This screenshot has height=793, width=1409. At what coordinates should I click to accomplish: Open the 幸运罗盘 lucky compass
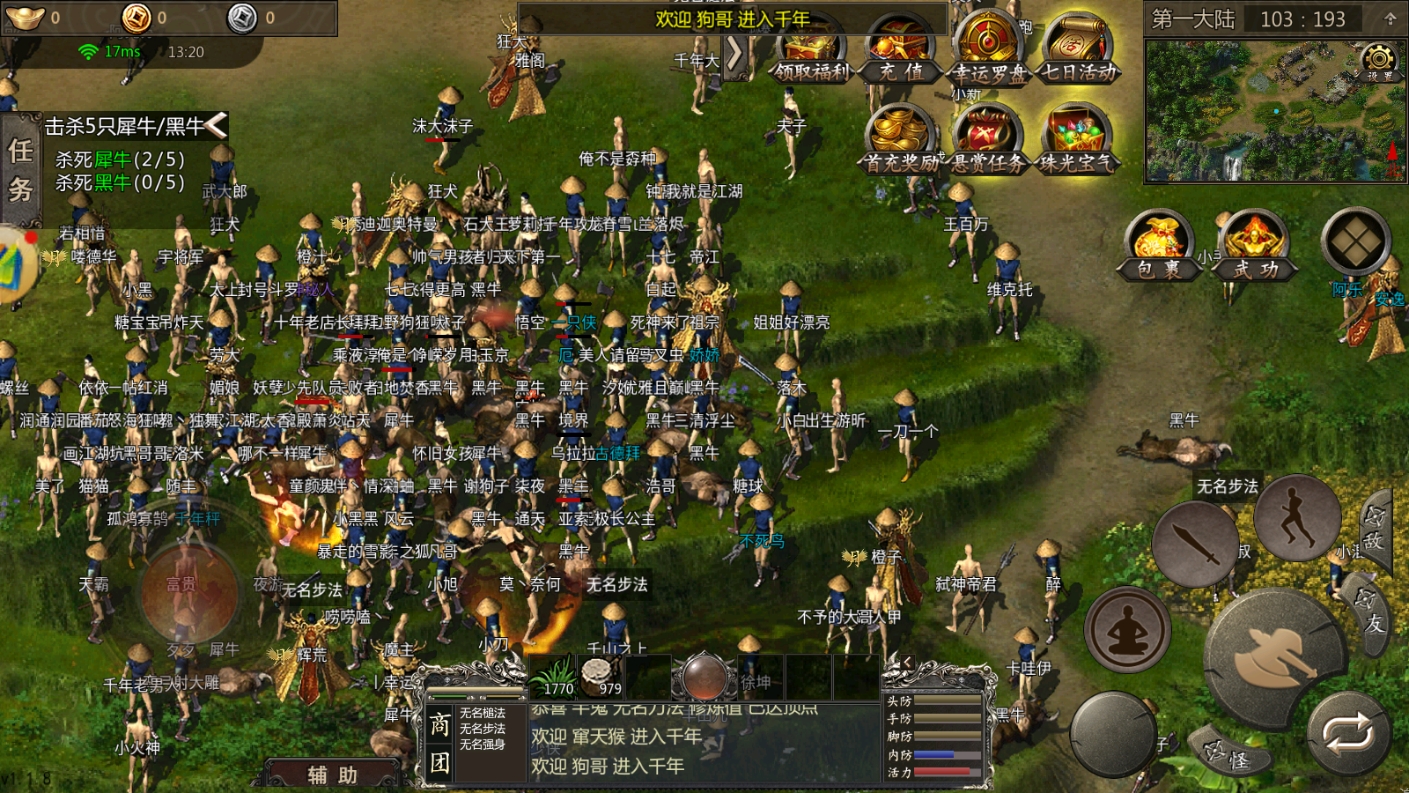click(988, 48)
